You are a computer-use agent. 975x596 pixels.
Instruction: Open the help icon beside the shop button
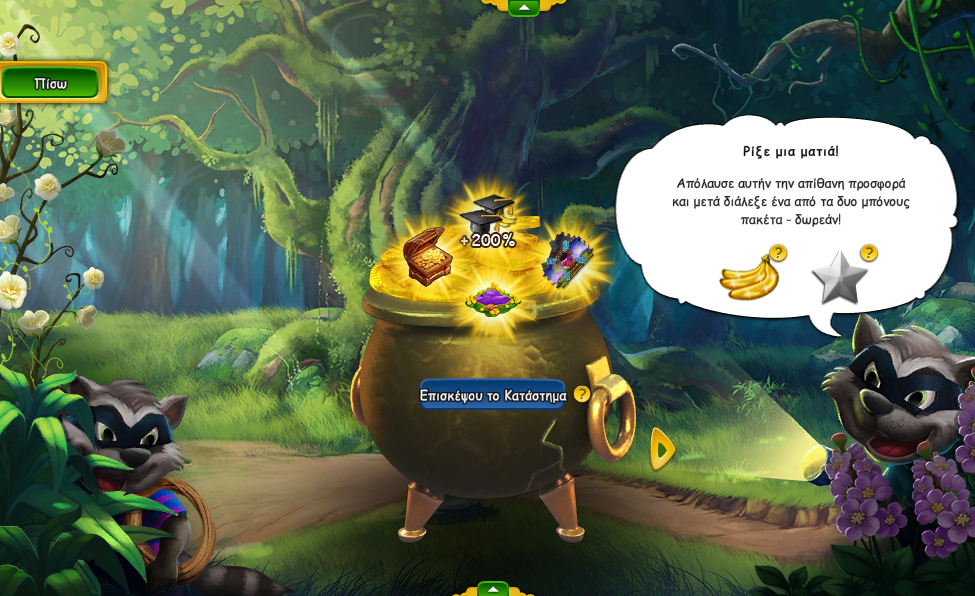pyautogui.click(x=582, y=394)
